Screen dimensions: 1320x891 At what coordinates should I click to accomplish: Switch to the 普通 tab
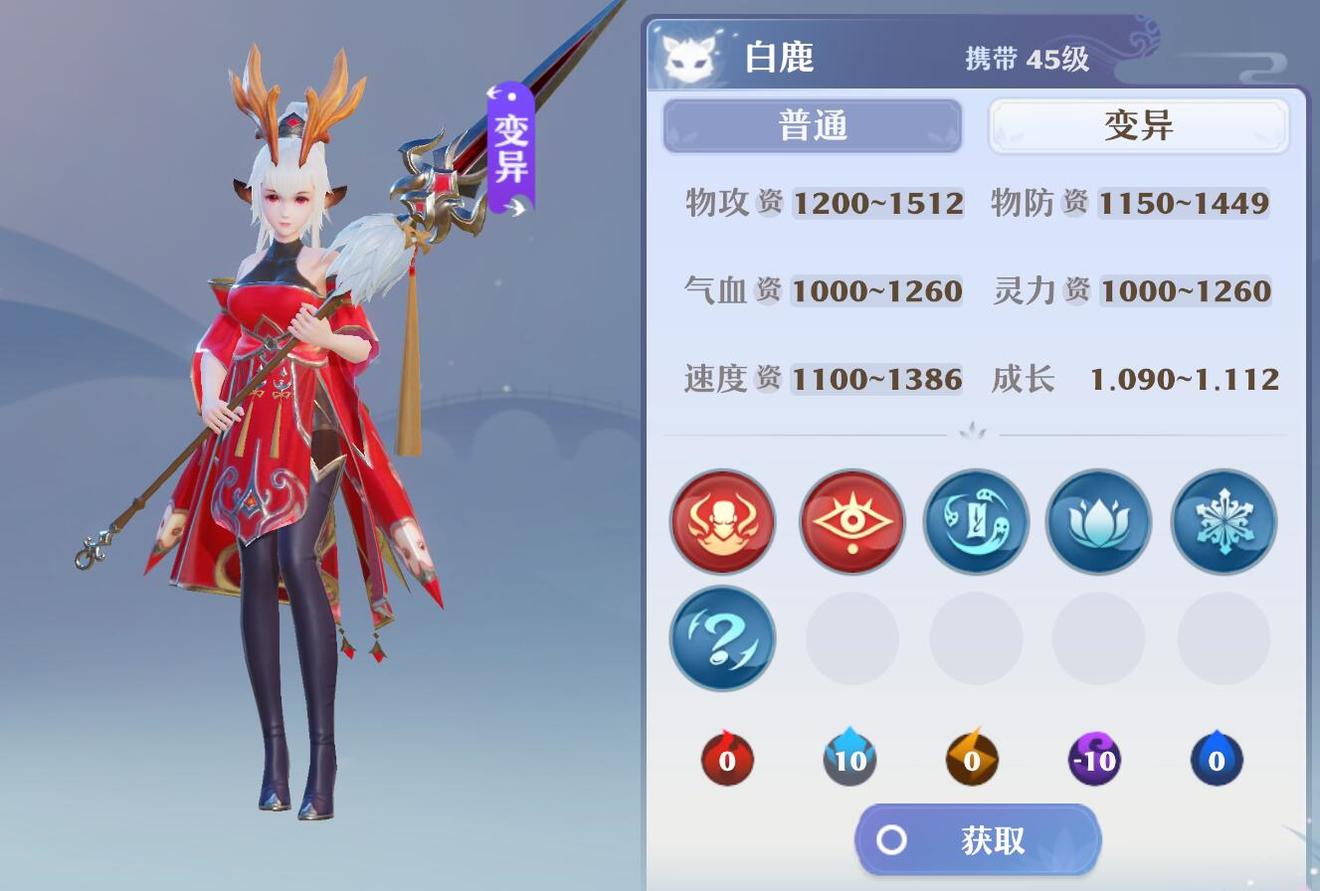click(x=812, y=125)
